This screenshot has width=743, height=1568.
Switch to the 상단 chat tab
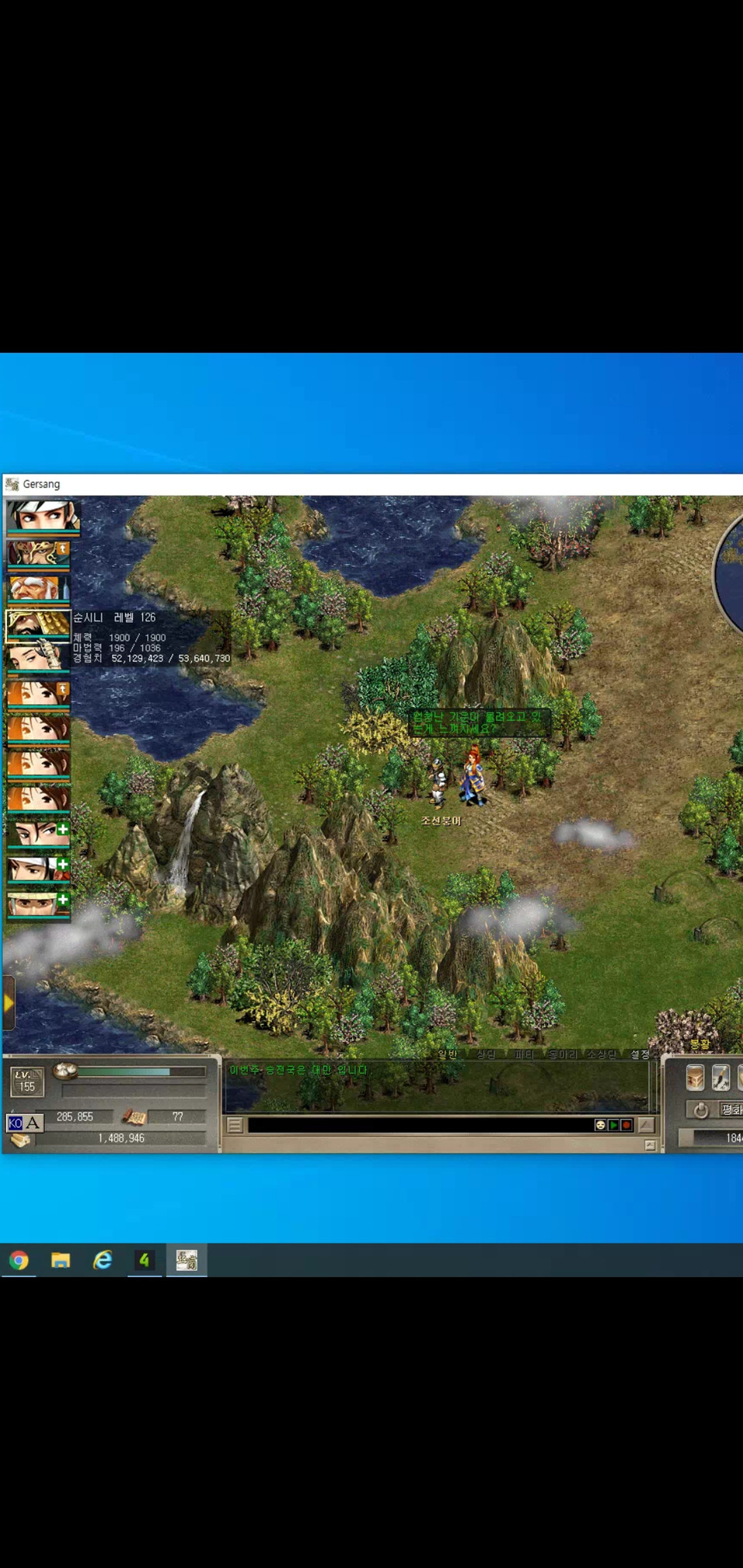tap(485, 1054)
